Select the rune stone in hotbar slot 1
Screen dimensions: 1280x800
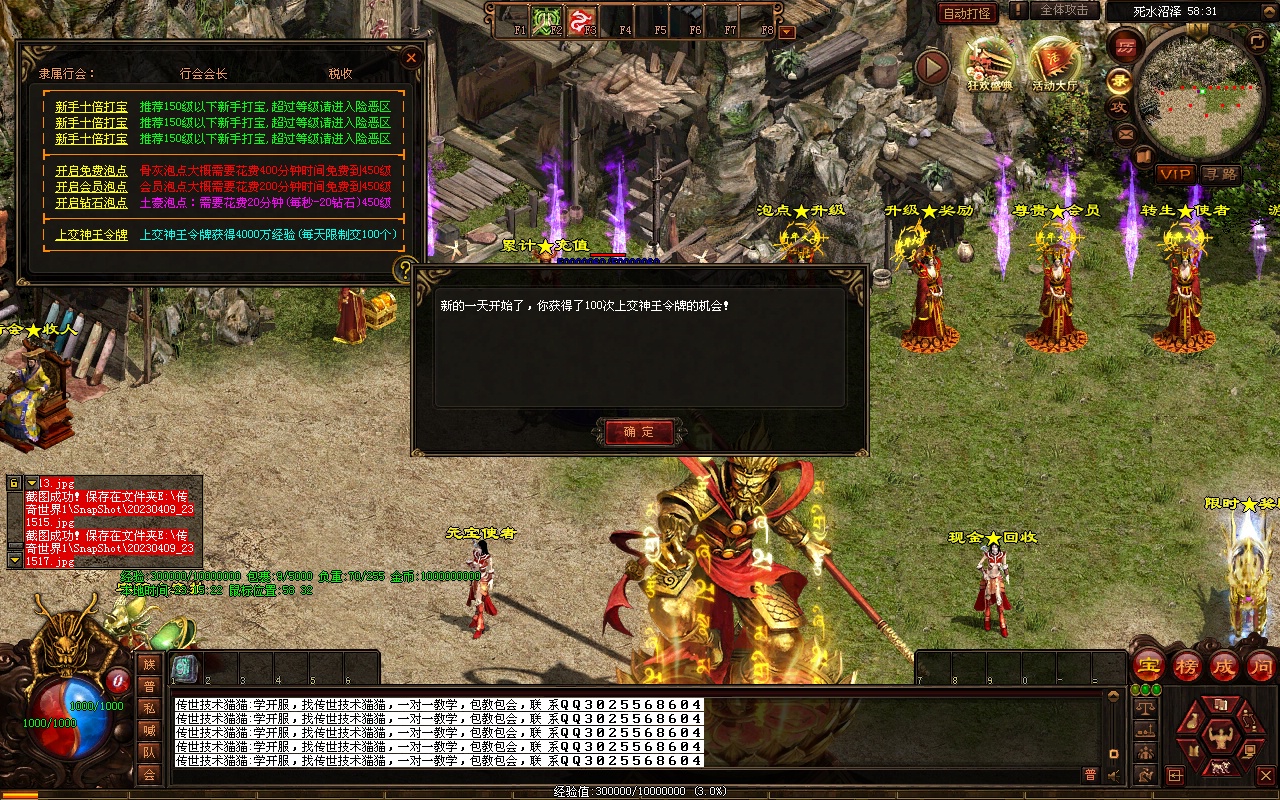[x=184, y=668]
